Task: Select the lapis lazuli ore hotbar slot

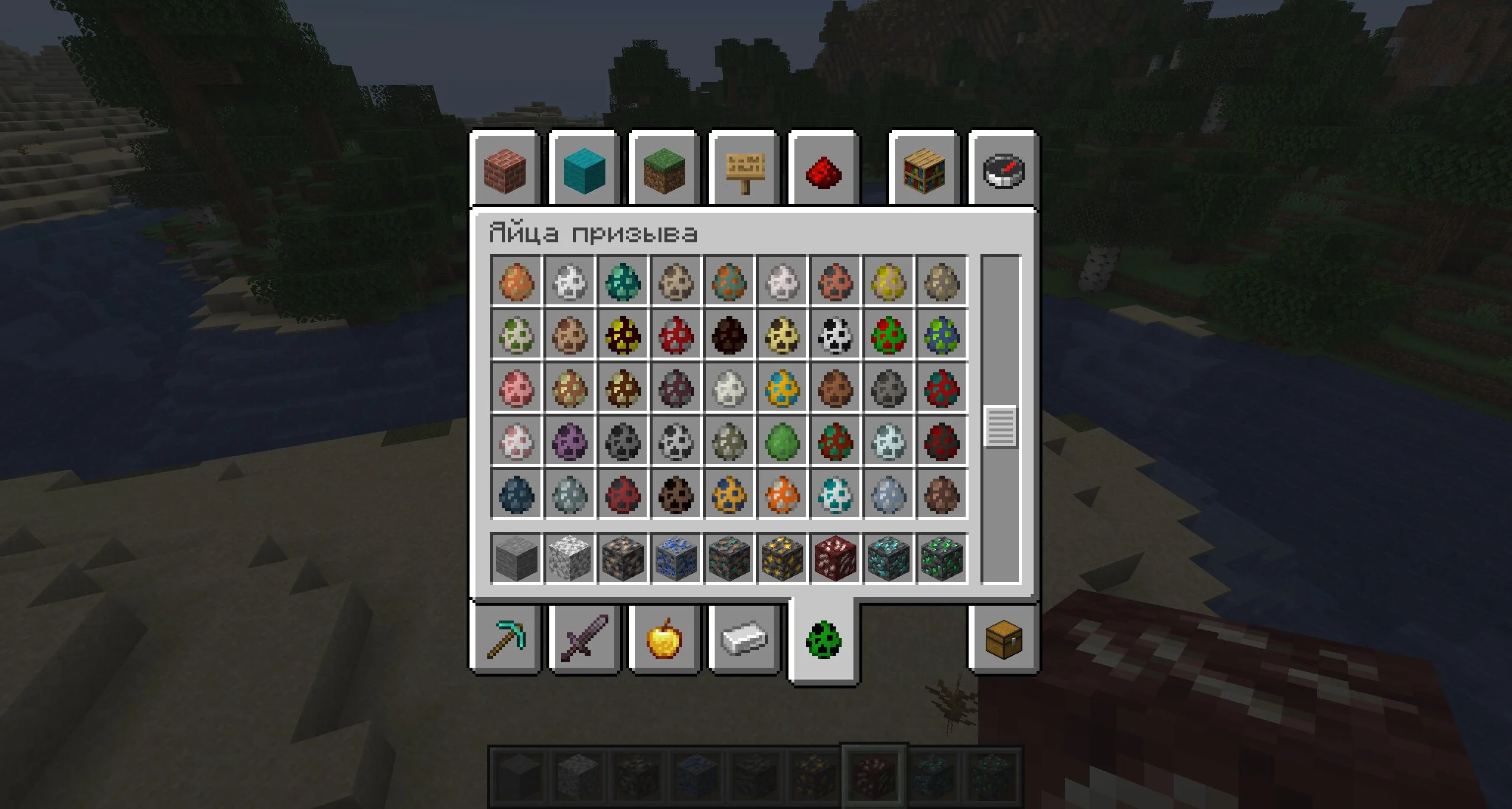Action: [676, 558]
